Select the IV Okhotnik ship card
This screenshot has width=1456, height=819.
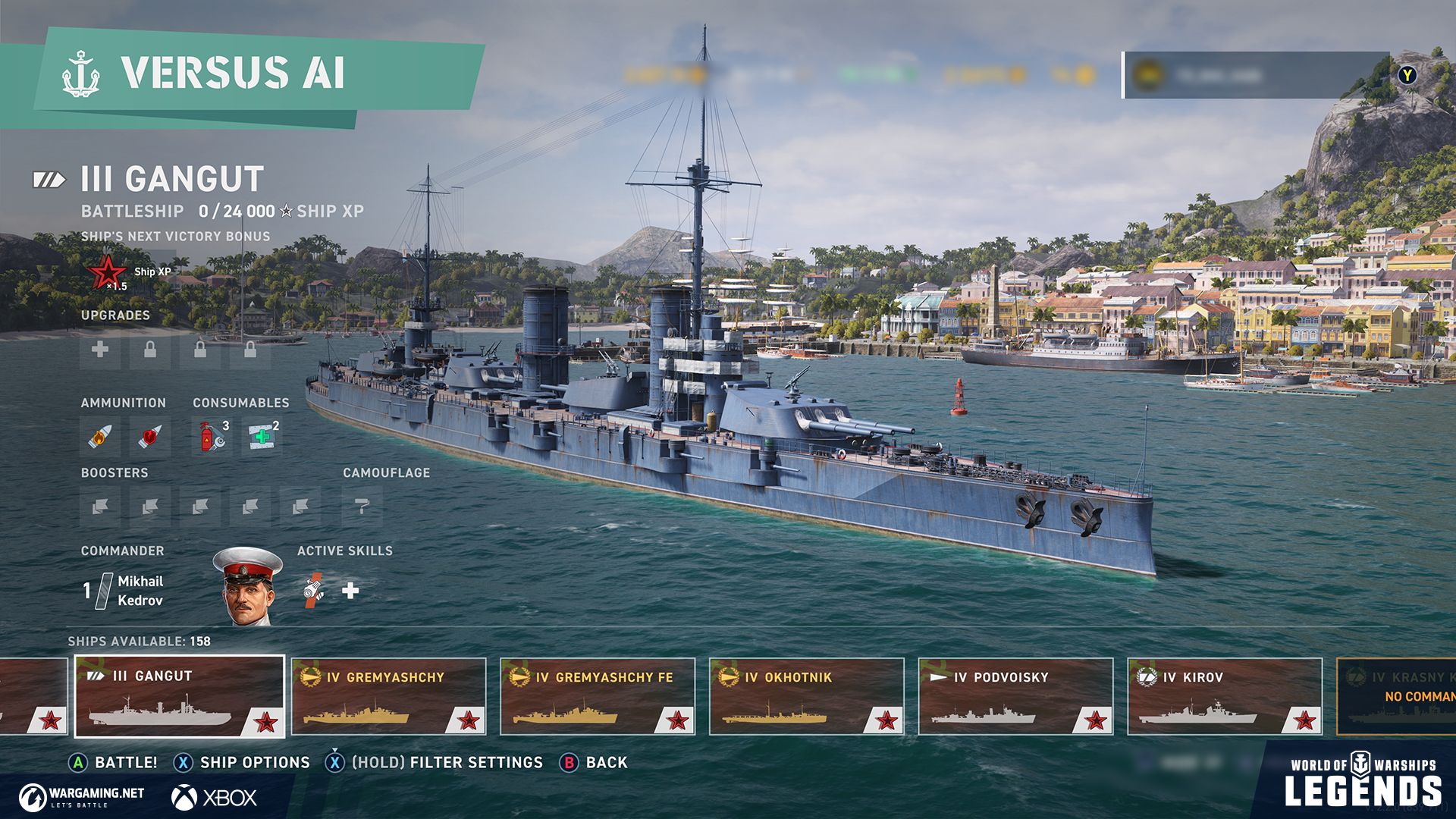807,696
